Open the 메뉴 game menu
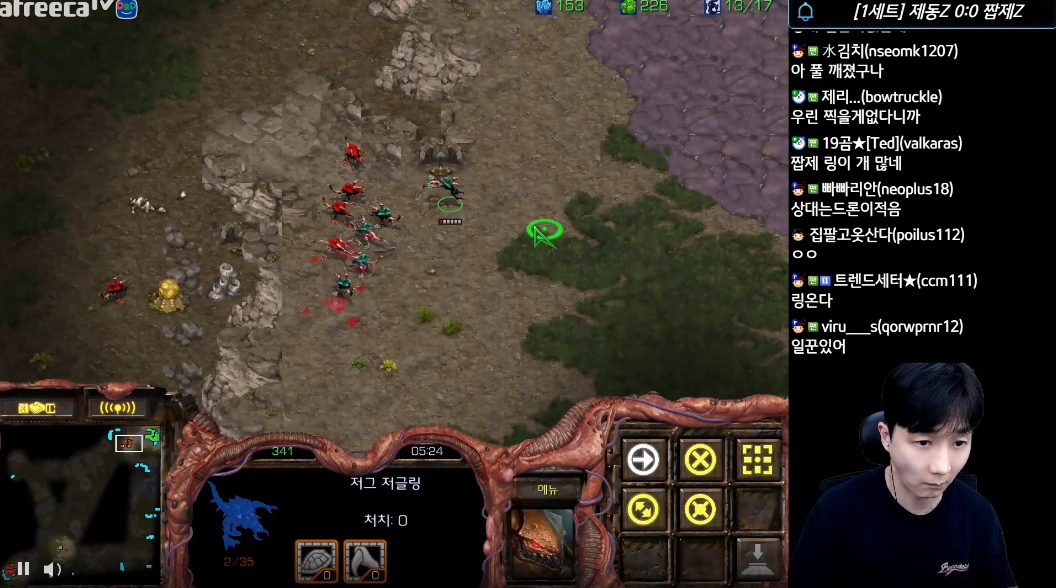 pyautogui.click(x=547, y=489)
